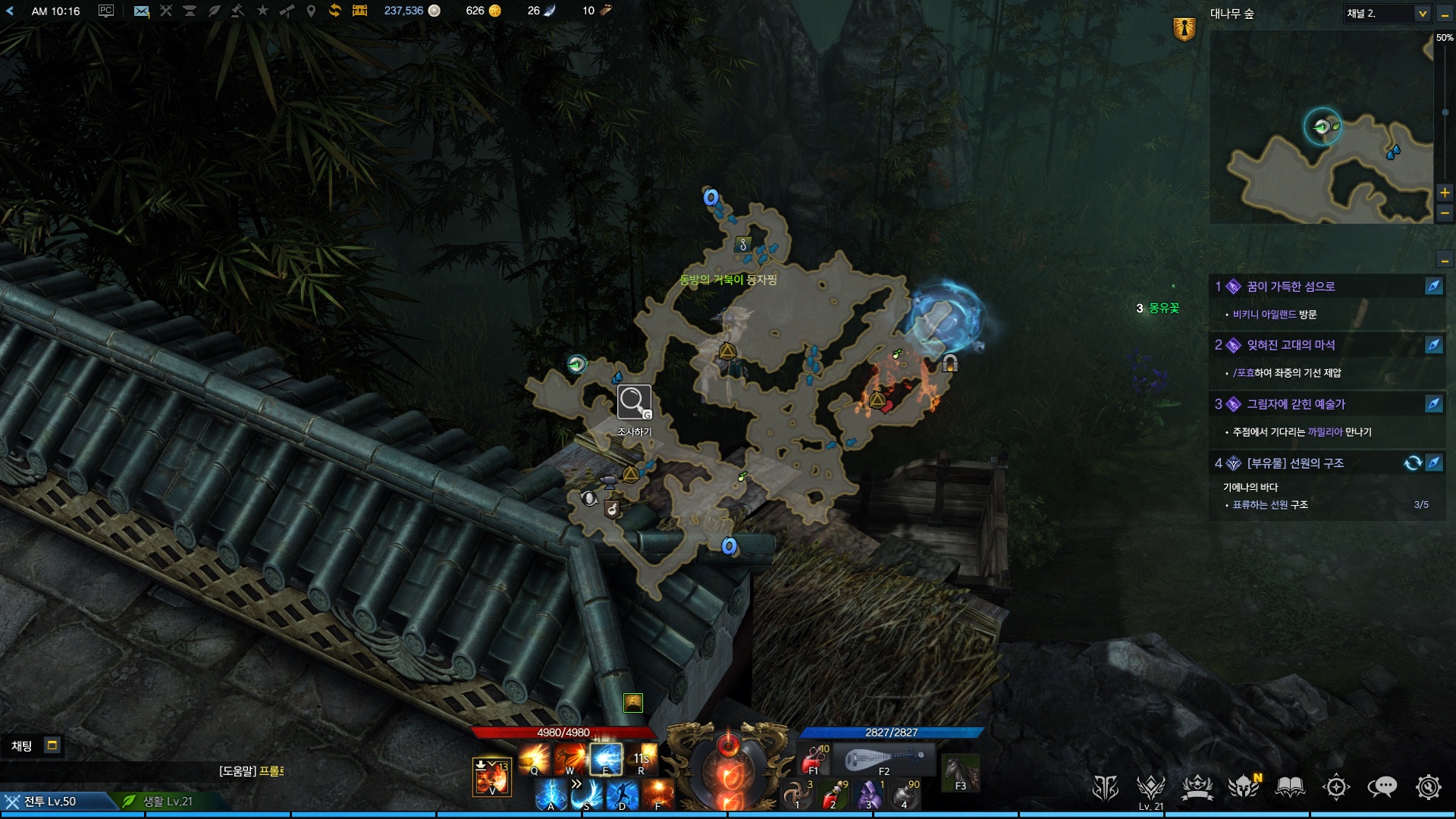Use the red potion in slot F1

tap(814, 758)
